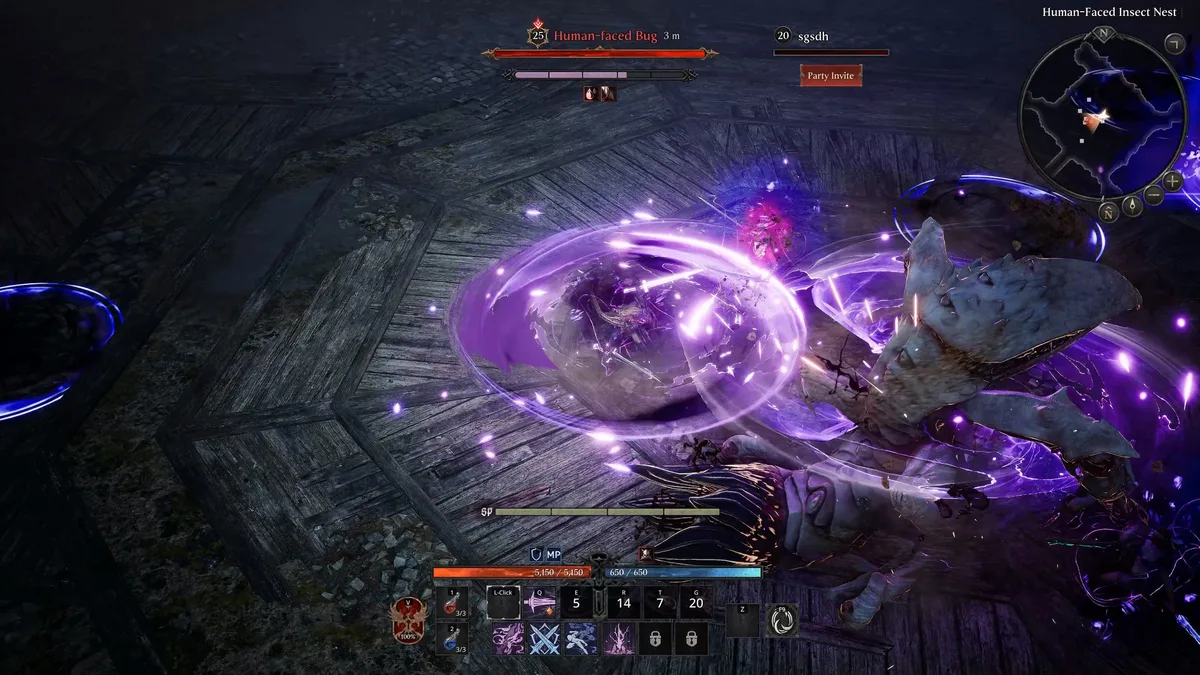Image resolution: width=1200 pixels, height=675 pixels.
Task: Click the skull buff icon above mana bar
Action: click(645, 553)
